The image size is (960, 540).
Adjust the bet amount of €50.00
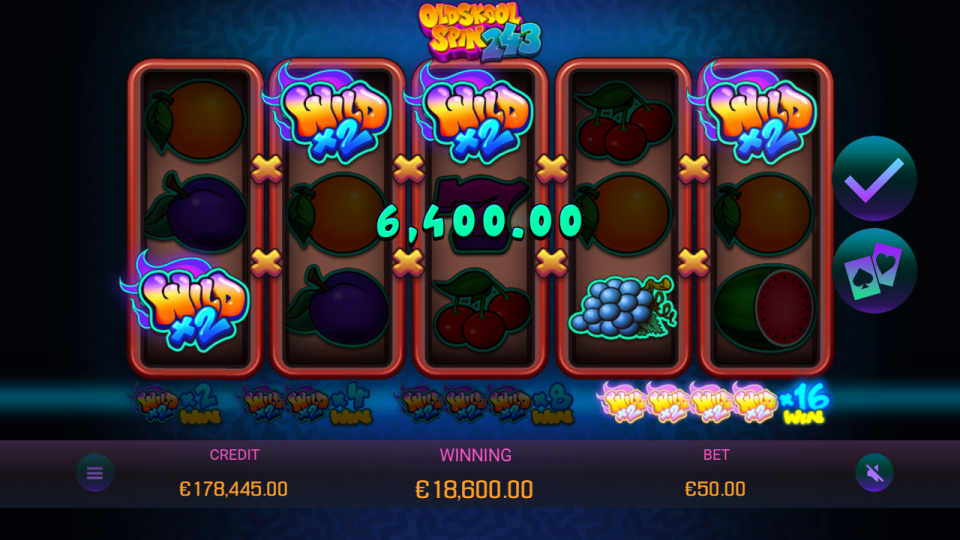tap(715, 489)
